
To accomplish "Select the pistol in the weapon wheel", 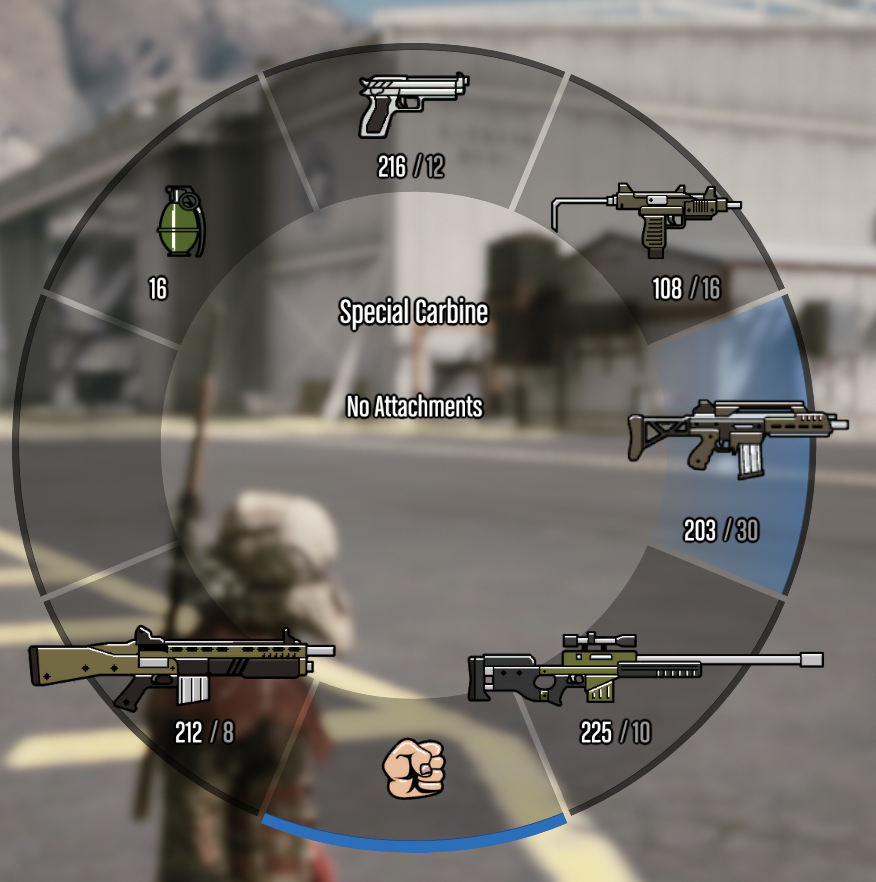I will (x=412, y=105).
